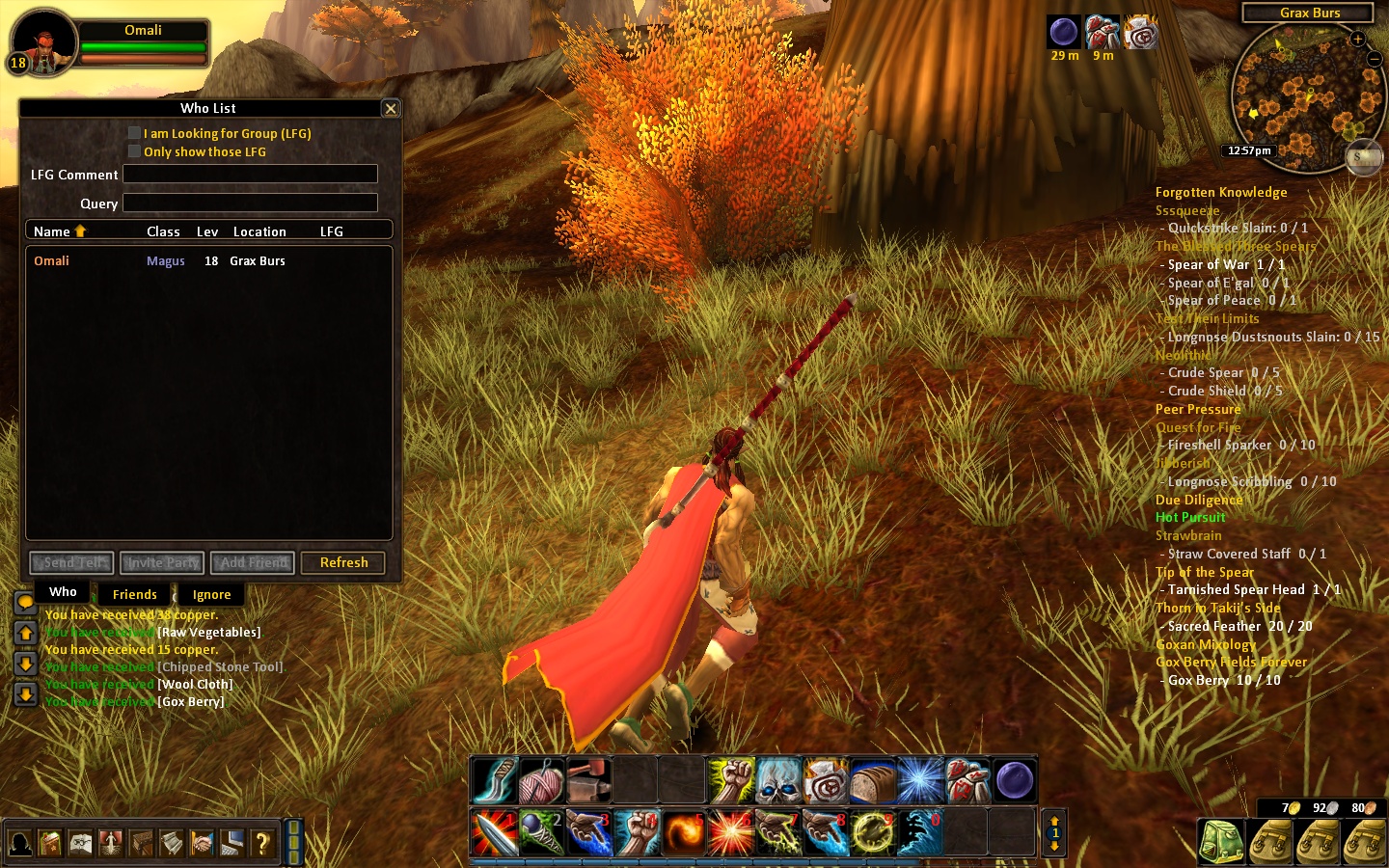The width and height of the screenshot is (1389, 868).
Task: Zoom out the minimap with minus button
Action: click(1375, 59)
